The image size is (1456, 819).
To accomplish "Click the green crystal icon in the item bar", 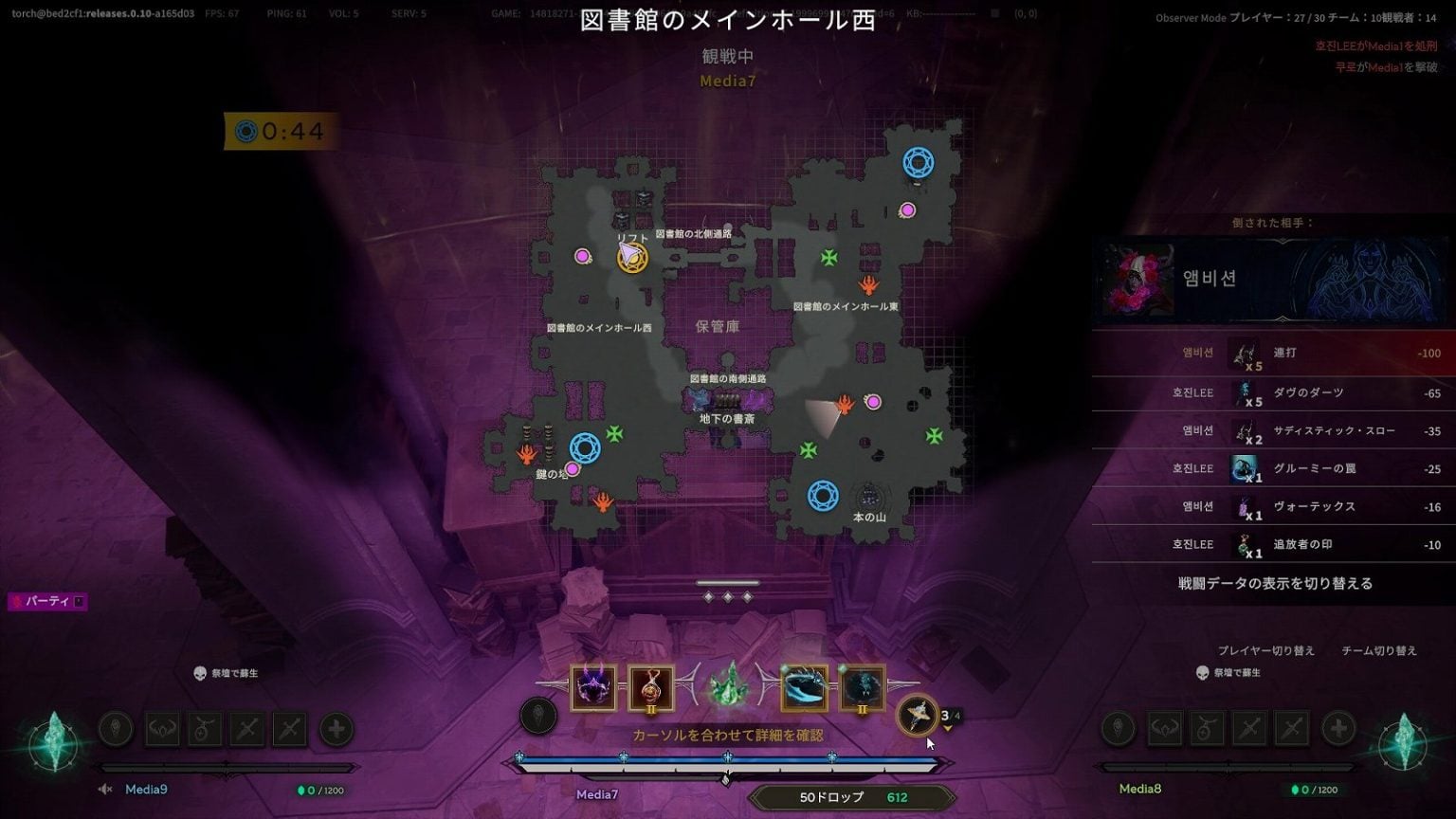I will pyautogui.click(x=728, y=687).
